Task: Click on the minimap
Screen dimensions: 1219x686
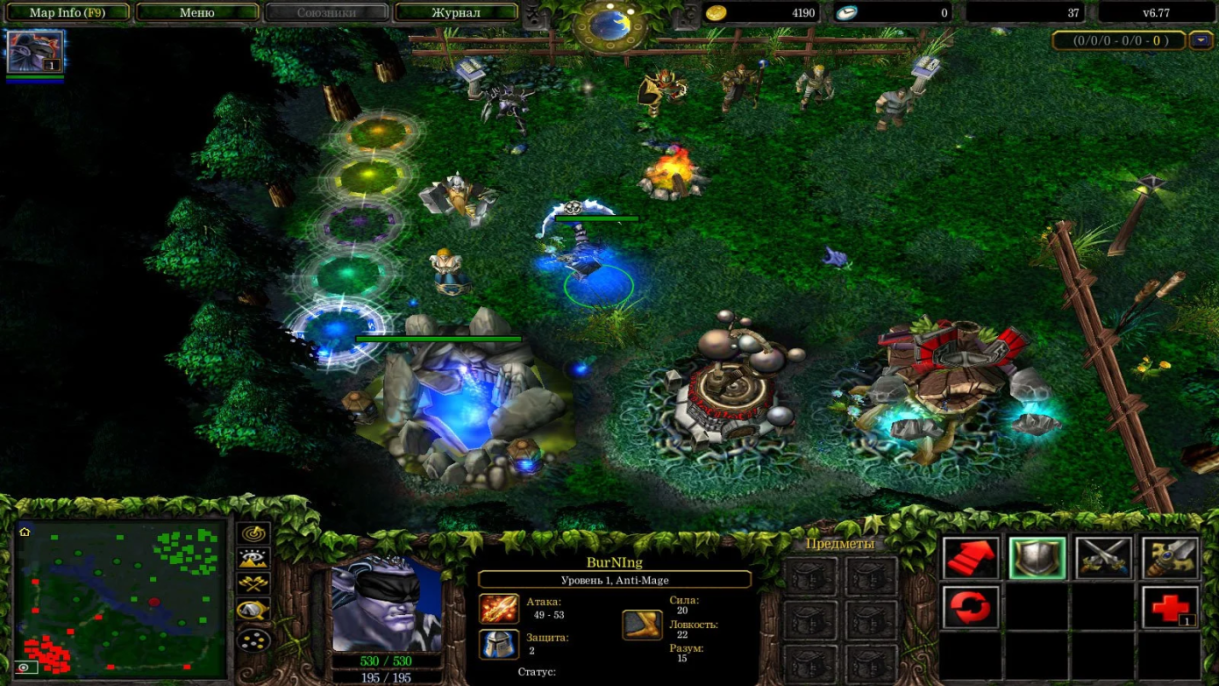Action: [120, 597]
